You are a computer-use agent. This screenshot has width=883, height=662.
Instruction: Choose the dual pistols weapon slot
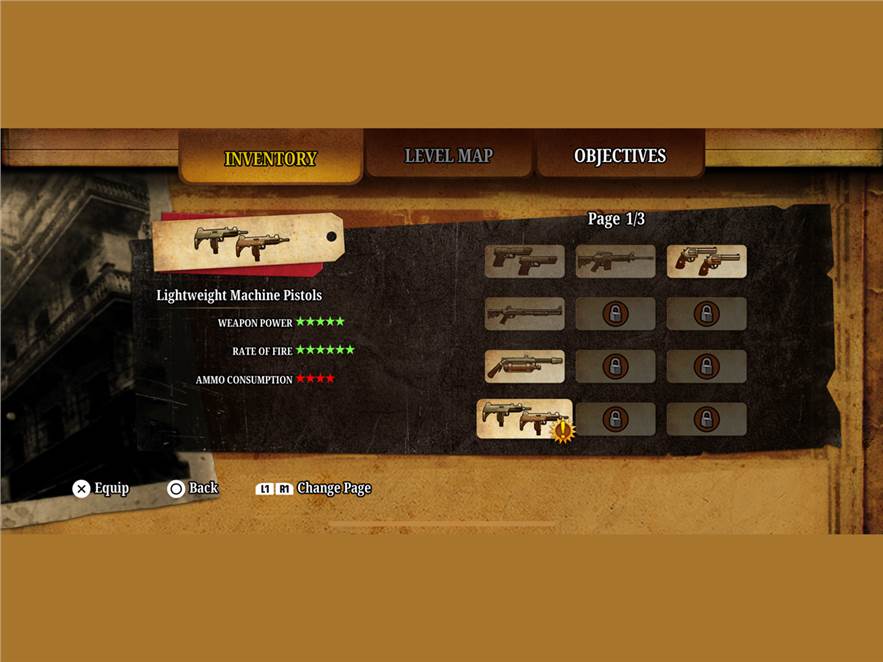(x=525, y=261)
